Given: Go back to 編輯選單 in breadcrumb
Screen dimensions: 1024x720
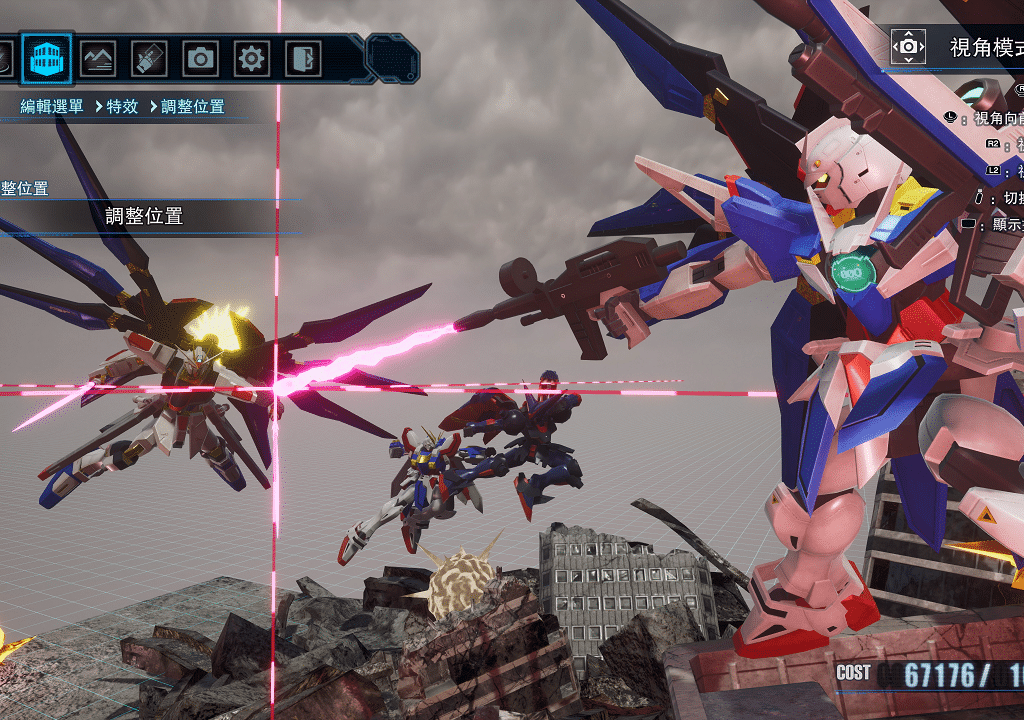Looking at the screenshot, I should click(52, 107).
